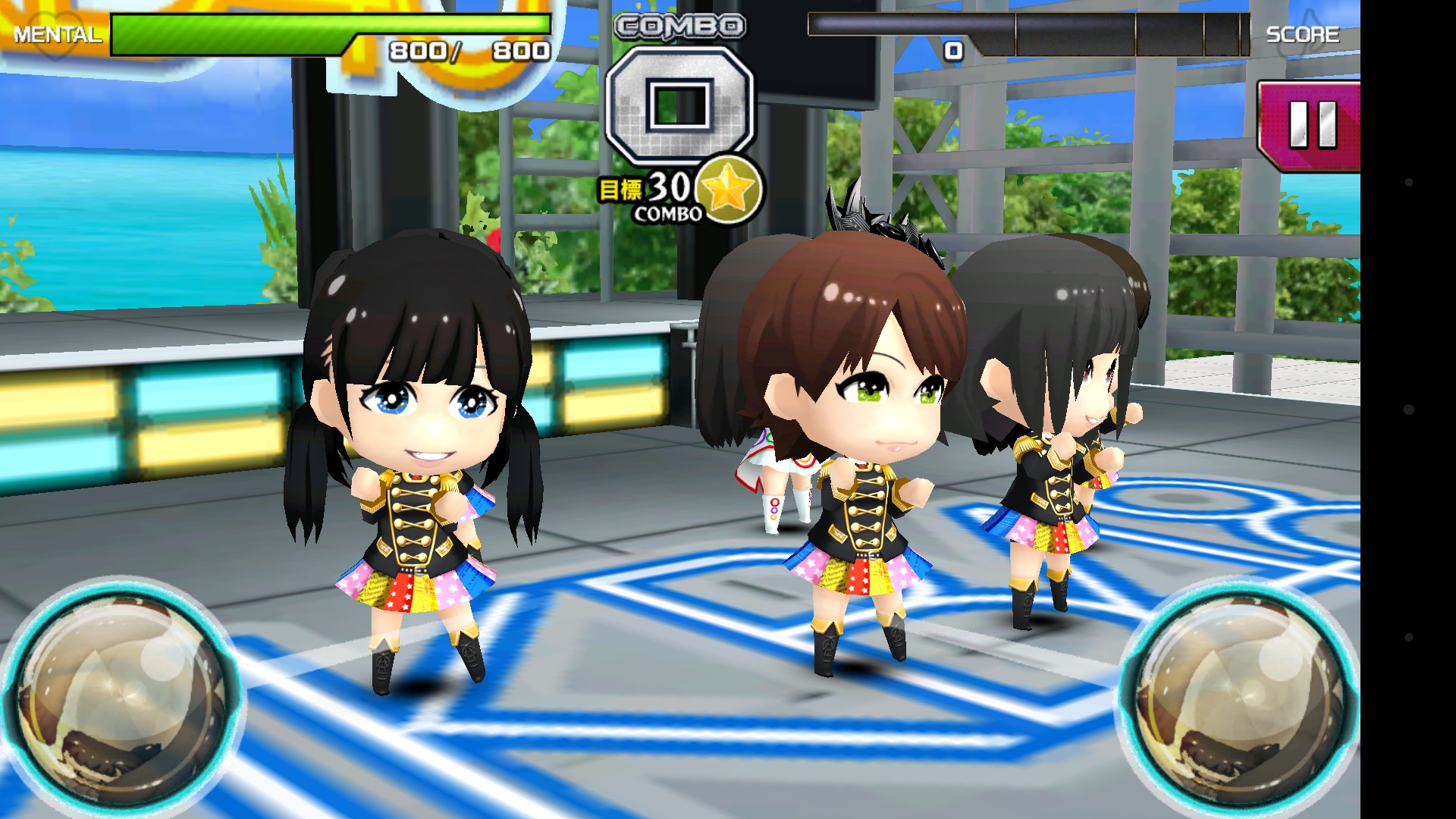Pause the game with the pink button
Image resolution: width=1456 pixels, height=819 pixels.
(1311, 125)
